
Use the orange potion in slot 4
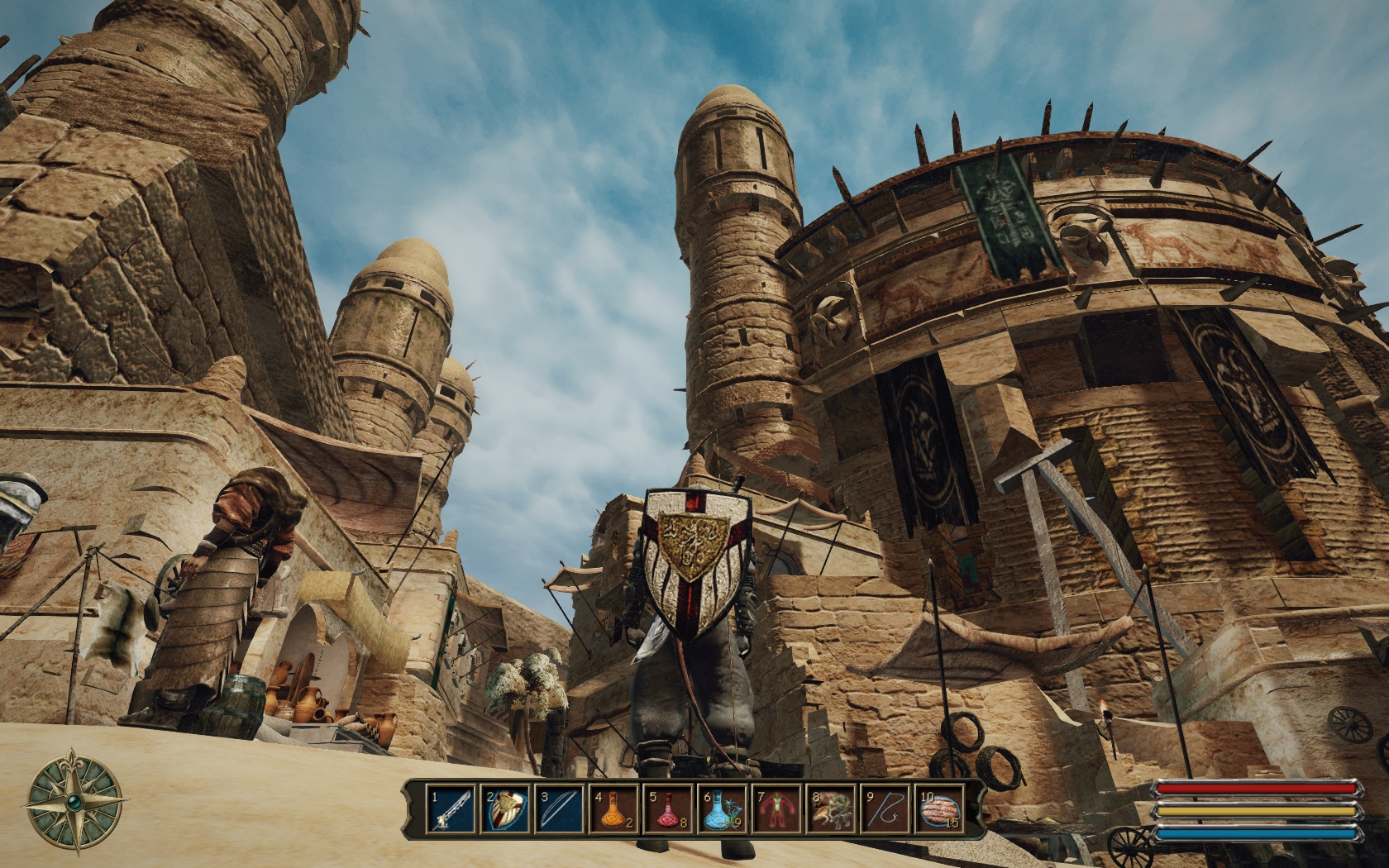[x=614, y=809]
